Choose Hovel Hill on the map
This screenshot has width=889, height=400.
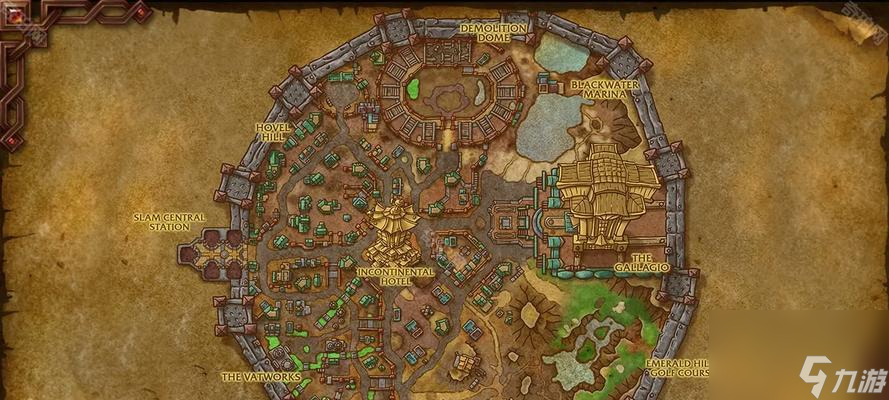(x=272, y=133)
